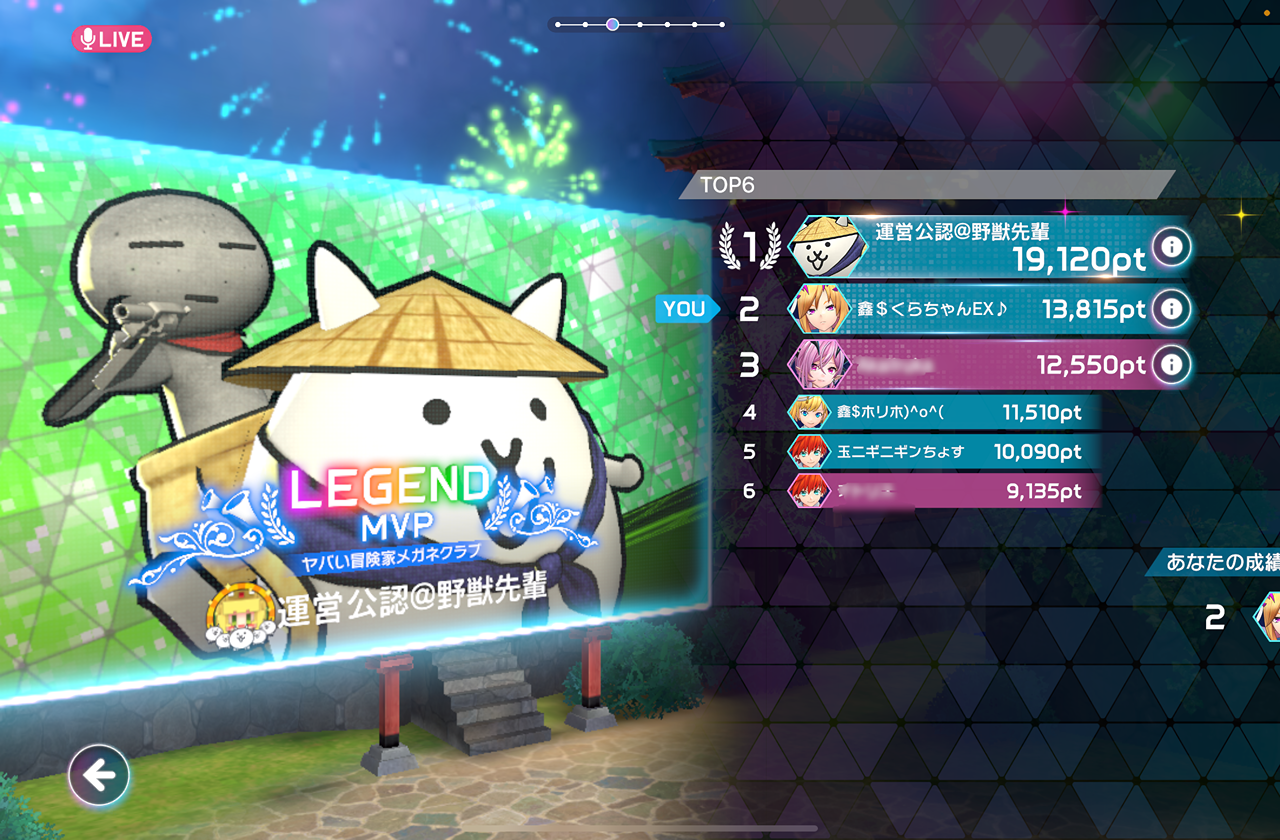1280x840 pixels.
Task: Tap the LIVE badge
Action: [111, 39]
